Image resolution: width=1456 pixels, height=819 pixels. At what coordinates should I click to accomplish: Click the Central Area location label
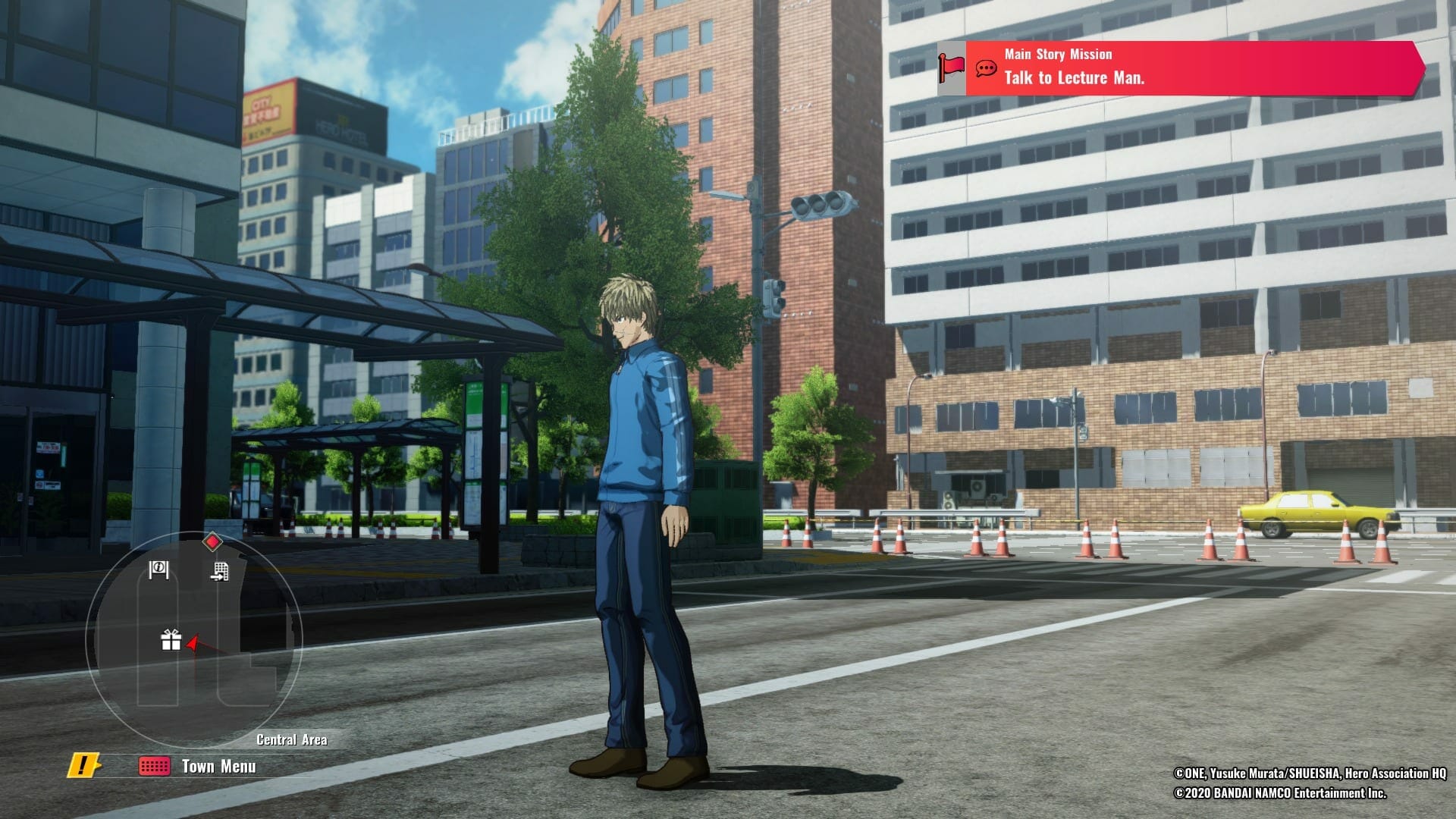292,739
